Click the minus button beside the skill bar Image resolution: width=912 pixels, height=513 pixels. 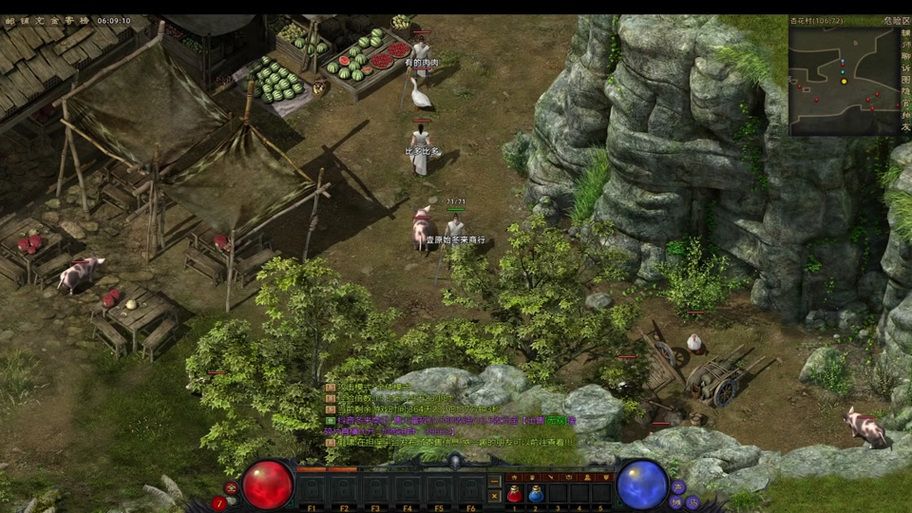point(494,480)
